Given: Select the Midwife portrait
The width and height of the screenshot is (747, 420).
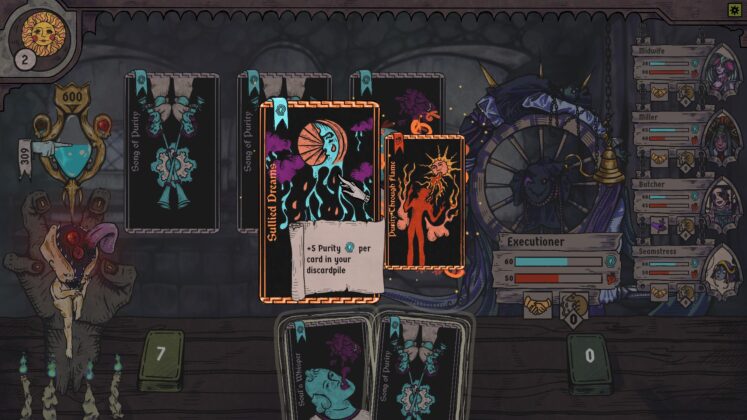Looking at the screenshot, I should point(719,73).
